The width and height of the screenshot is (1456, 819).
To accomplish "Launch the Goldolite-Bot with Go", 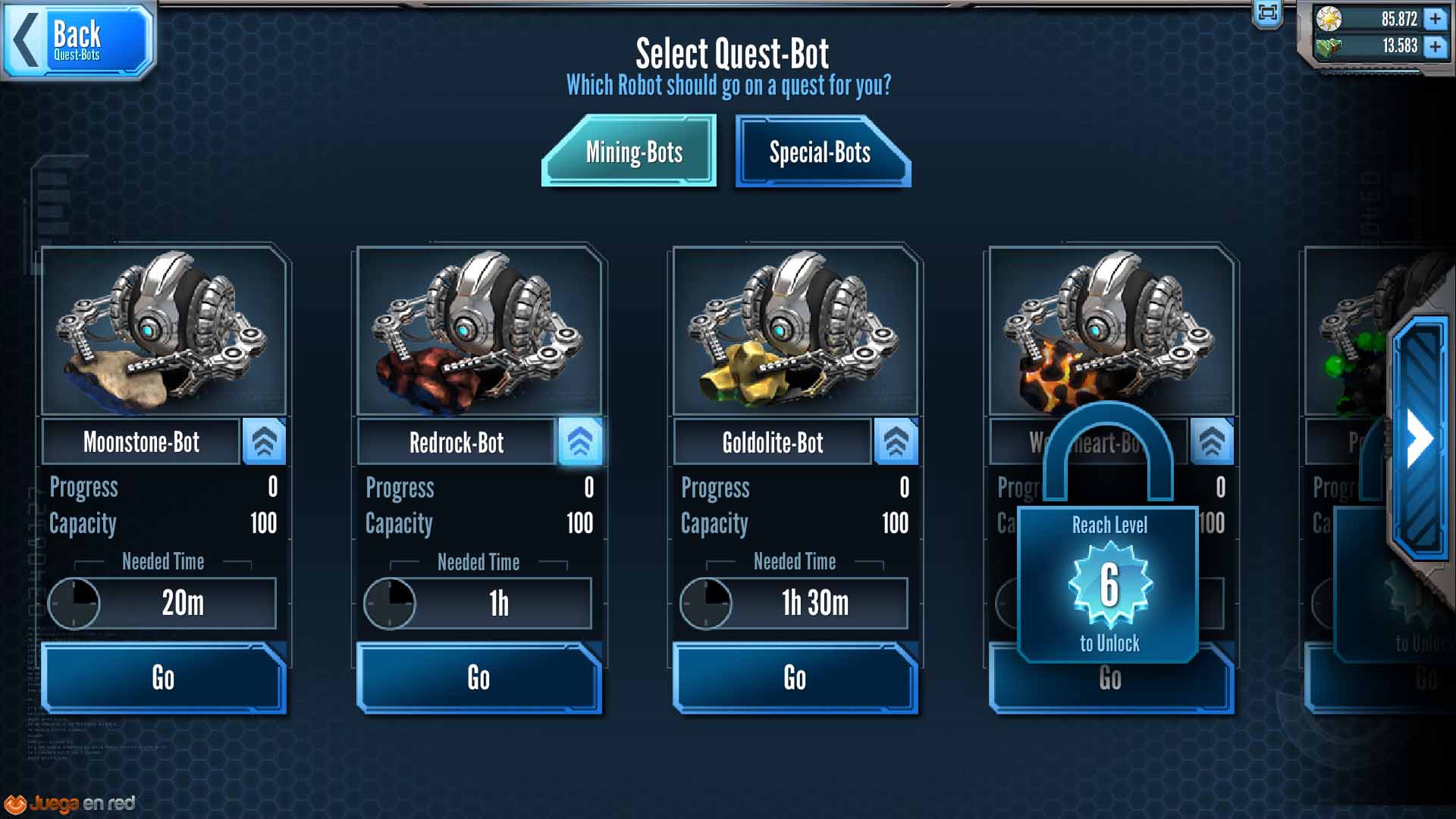I will 795,677.
